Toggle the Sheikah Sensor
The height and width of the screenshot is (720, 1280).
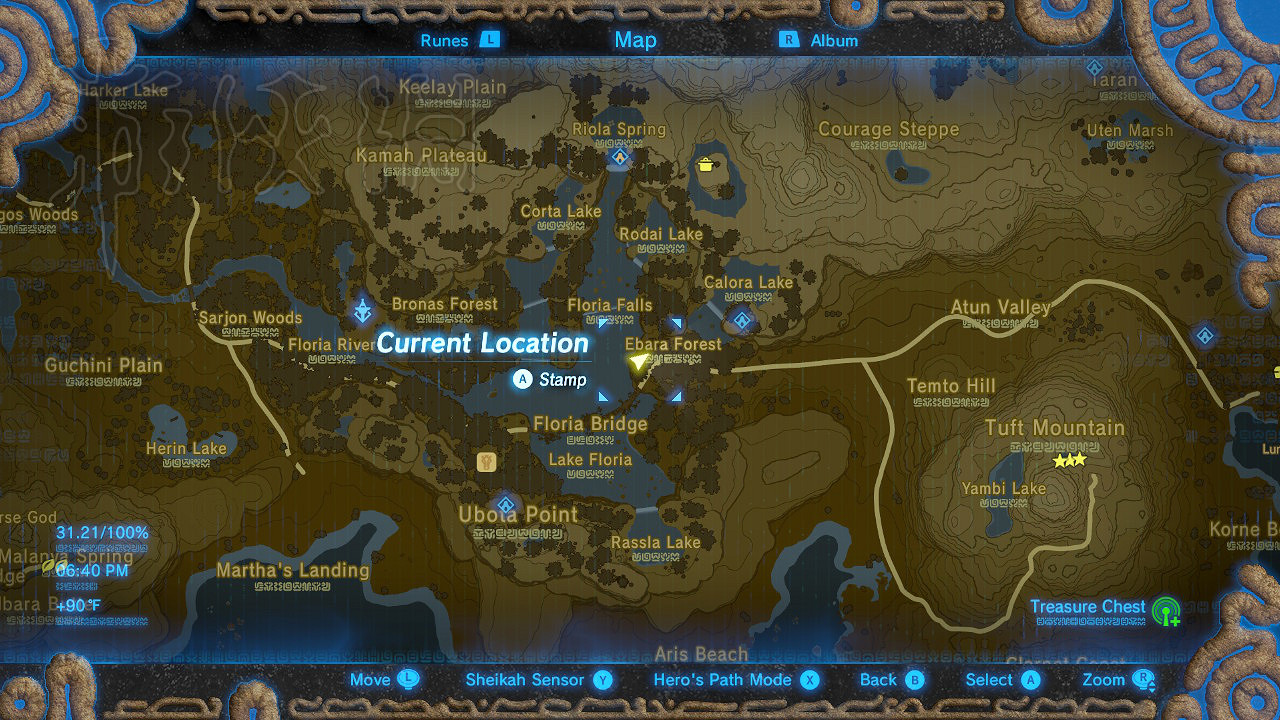tap(527, 679)
